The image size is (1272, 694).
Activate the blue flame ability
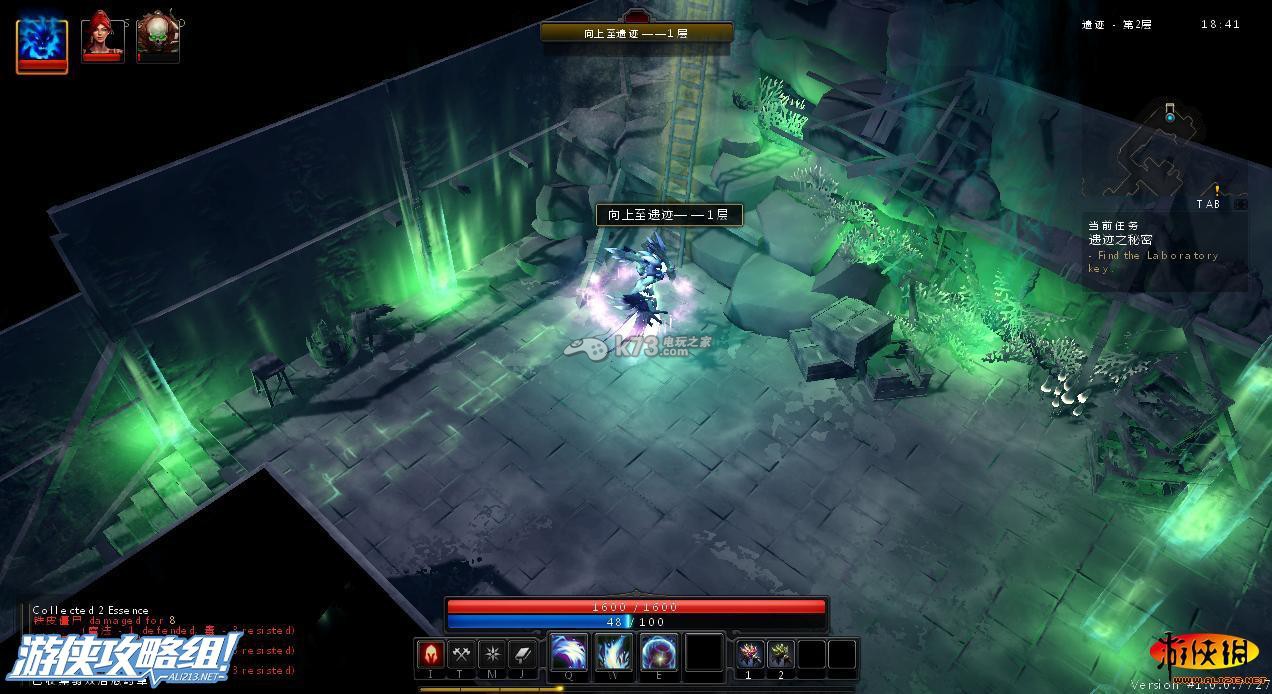(x=614, y=654)
